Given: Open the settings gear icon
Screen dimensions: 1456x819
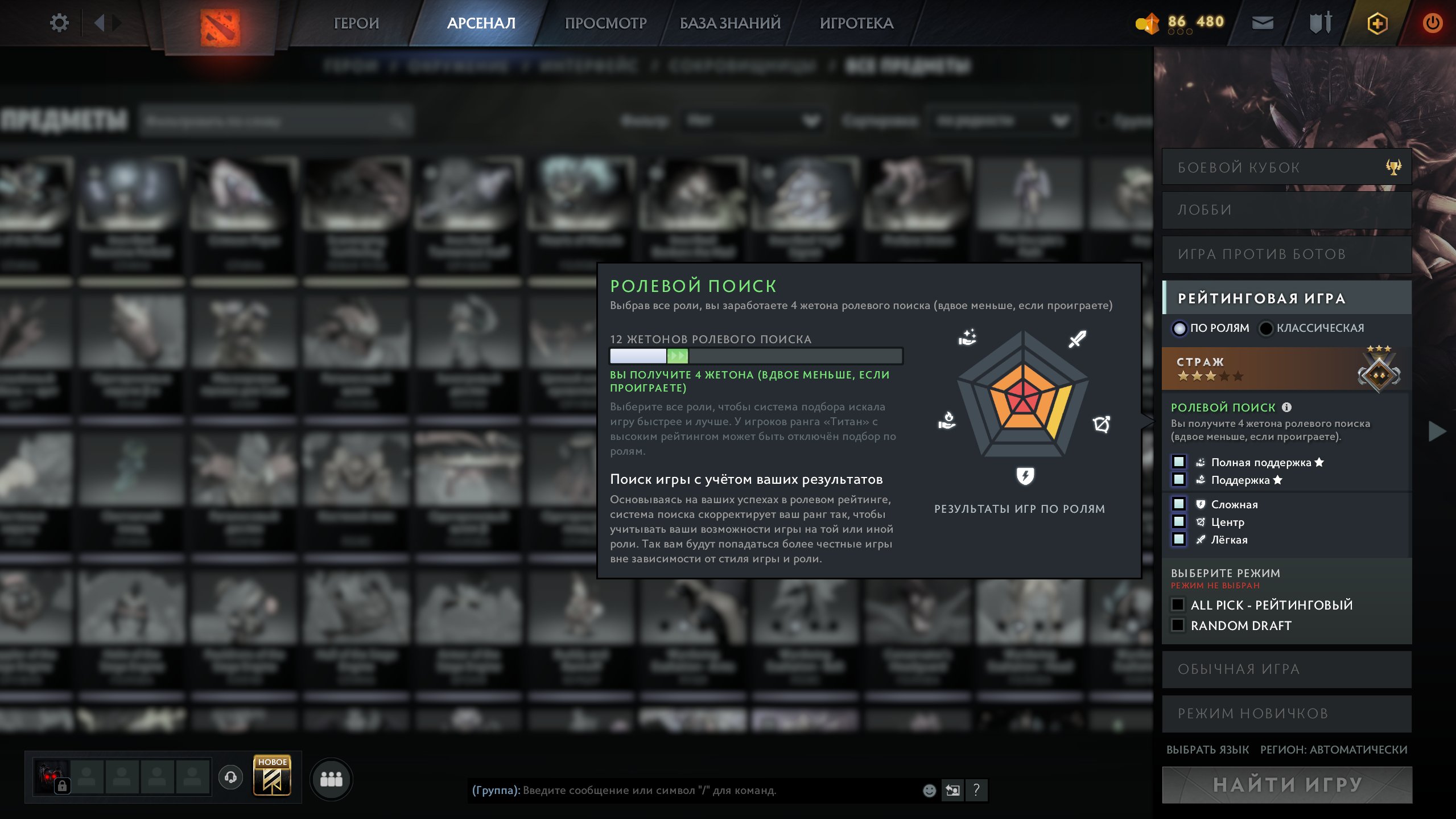Looking at the screenshot, I should [59, 22].
